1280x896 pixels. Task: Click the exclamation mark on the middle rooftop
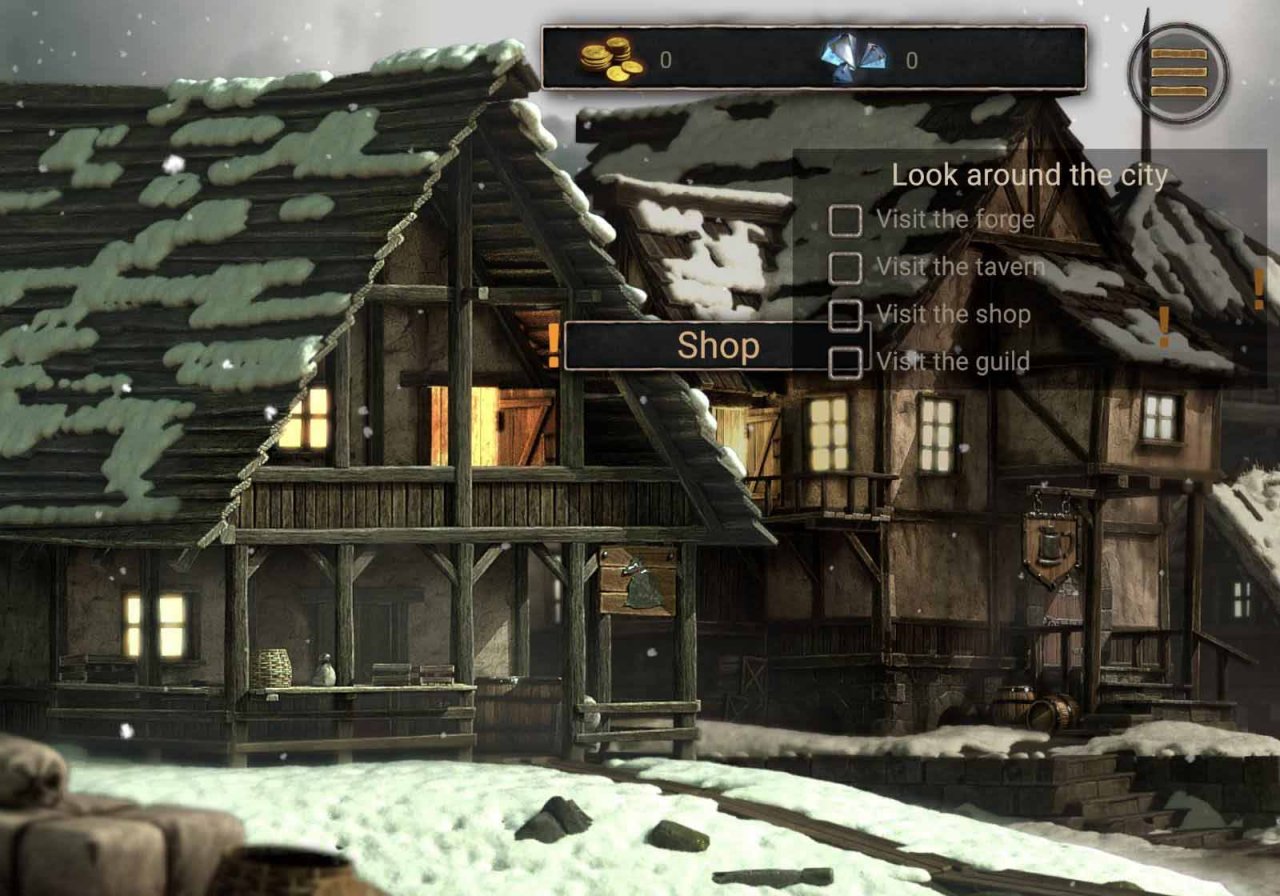tap(1164, 323)
